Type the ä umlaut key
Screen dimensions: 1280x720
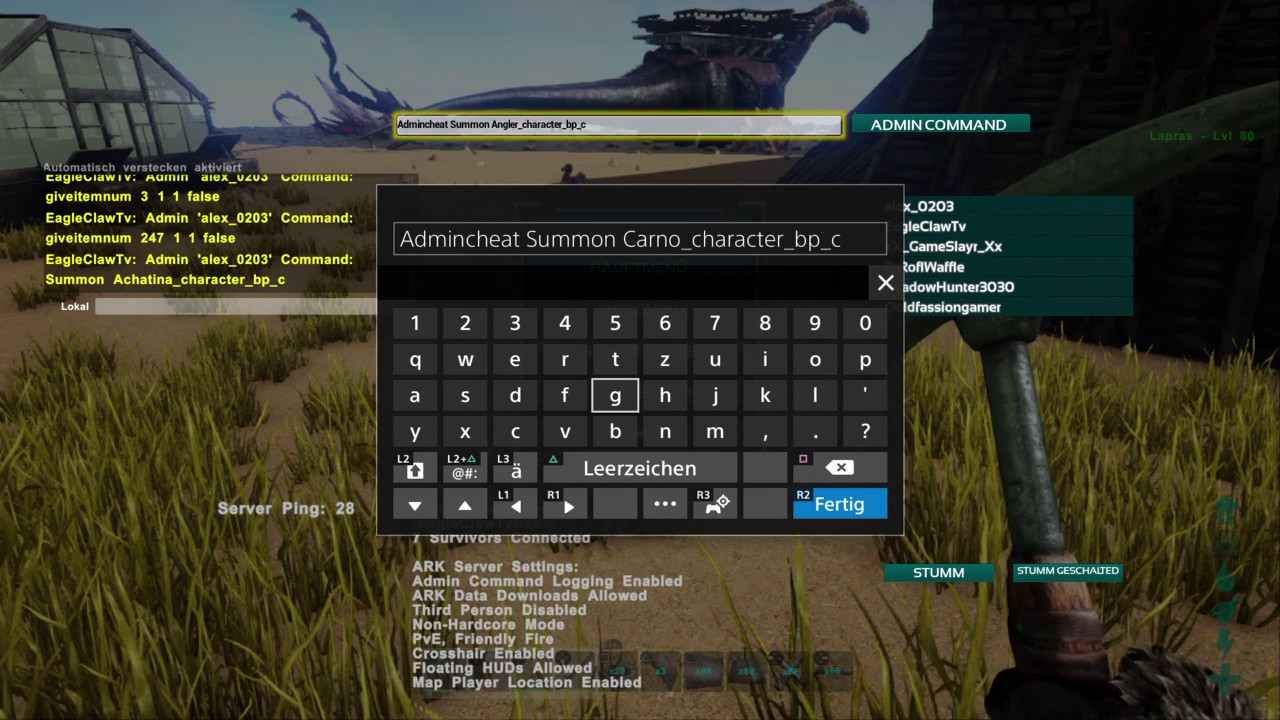[515, 467]
